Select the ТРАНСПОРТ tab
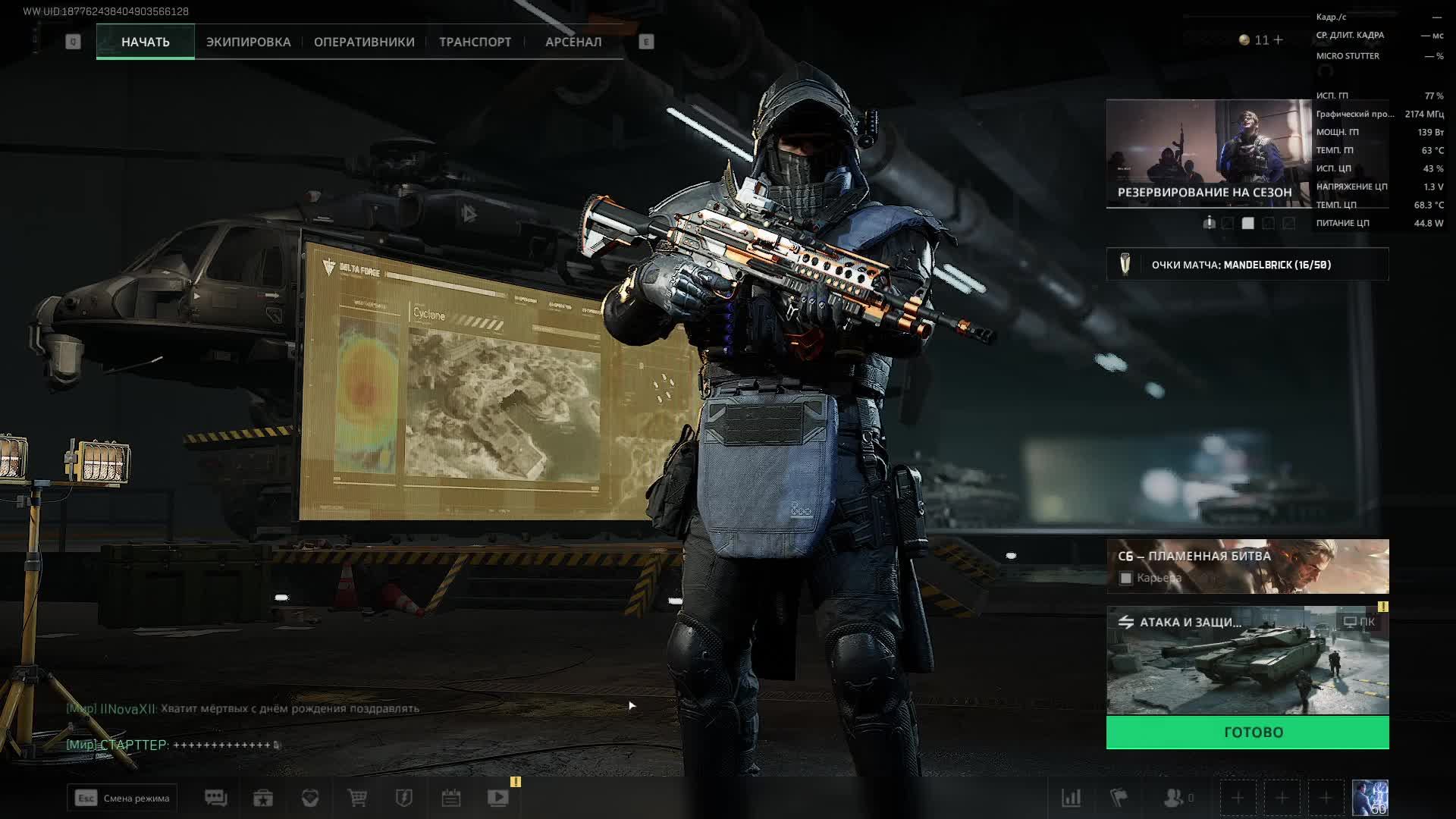The image size is (1456, 819). (x=475, y=42)
